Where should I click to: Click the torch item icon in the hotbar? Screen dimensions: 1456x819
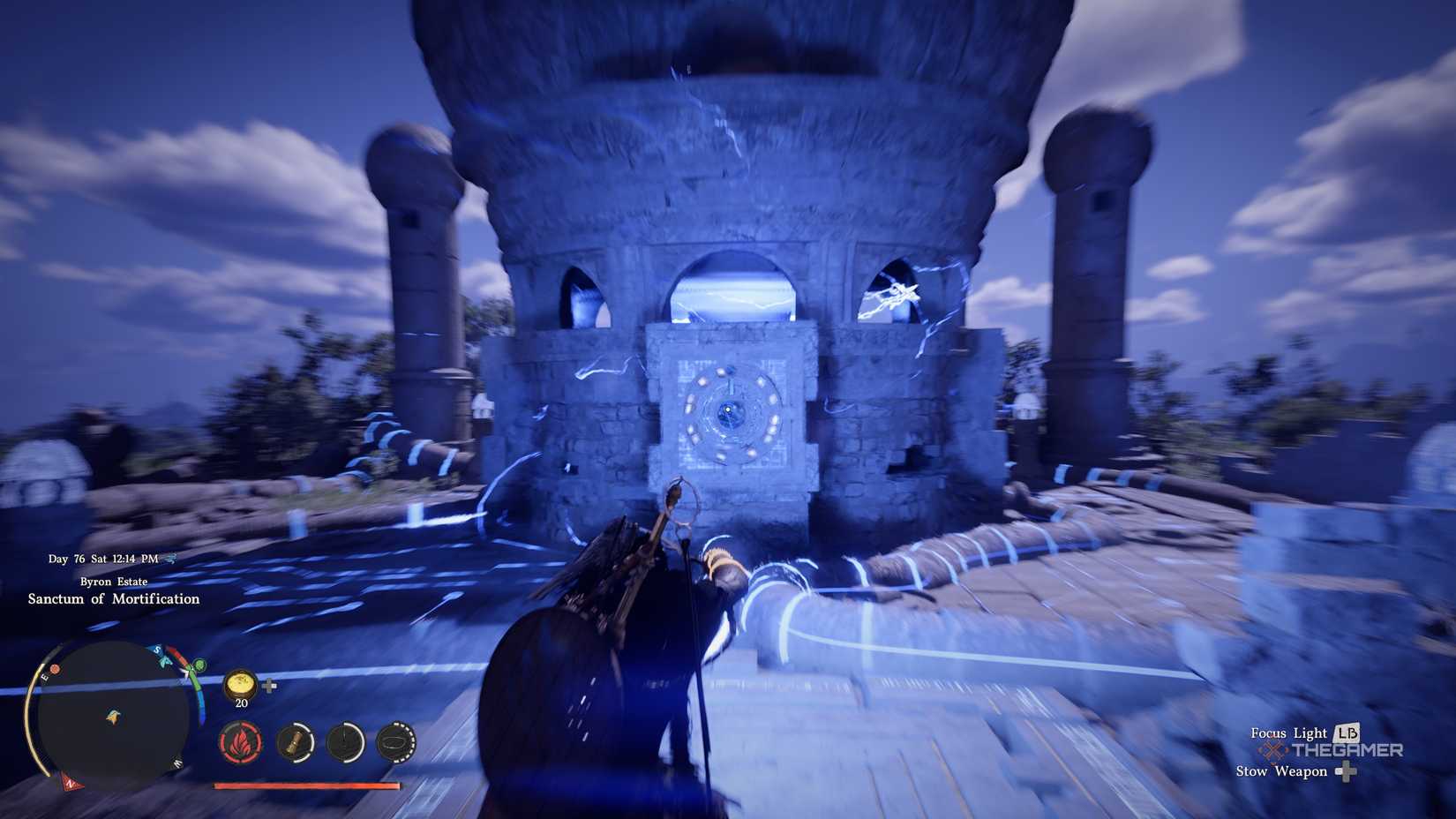click(295, 743)
